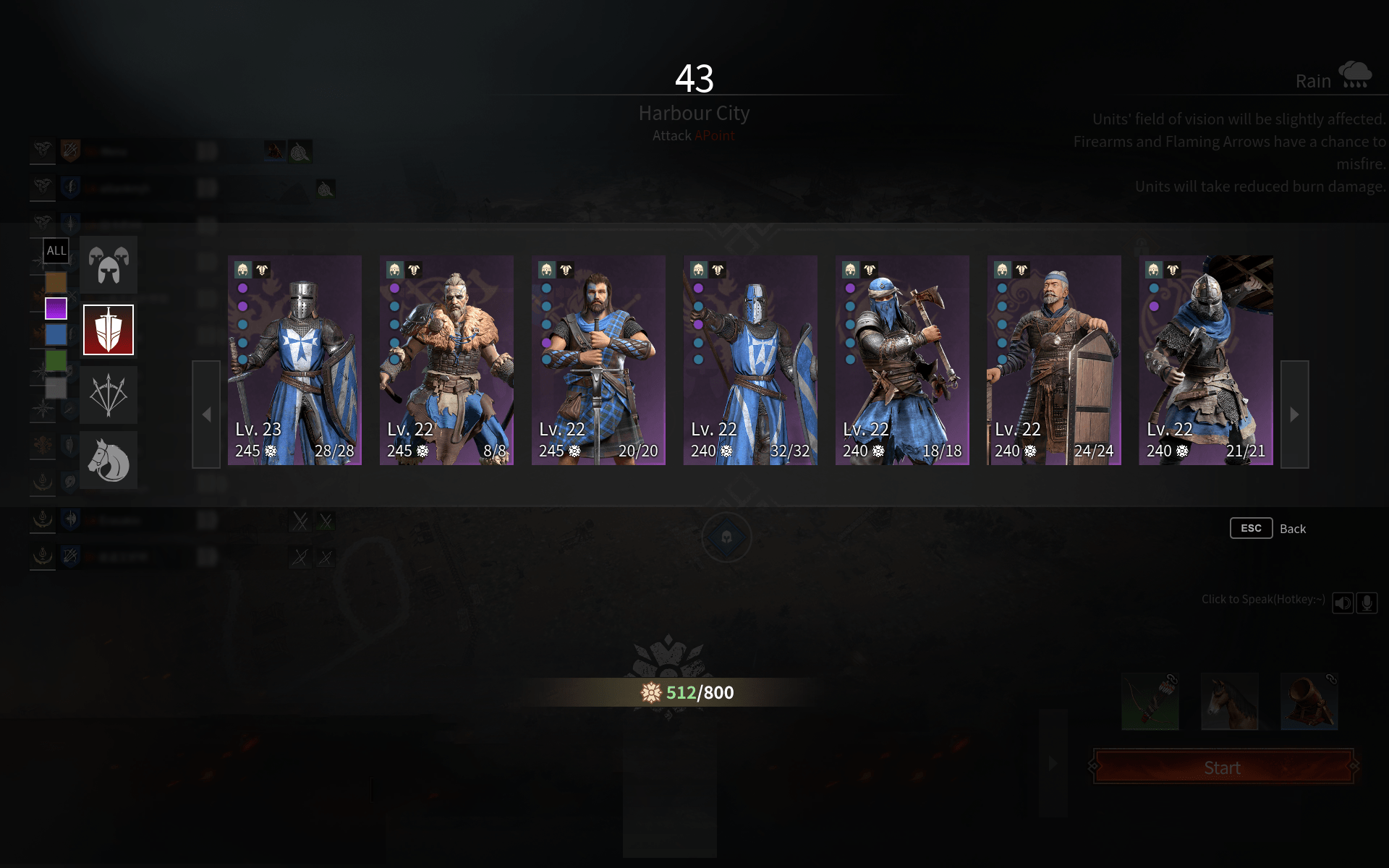Pick the hooded axeman card with 21/21
The image size is (1389, 868).
(1206, 359)
